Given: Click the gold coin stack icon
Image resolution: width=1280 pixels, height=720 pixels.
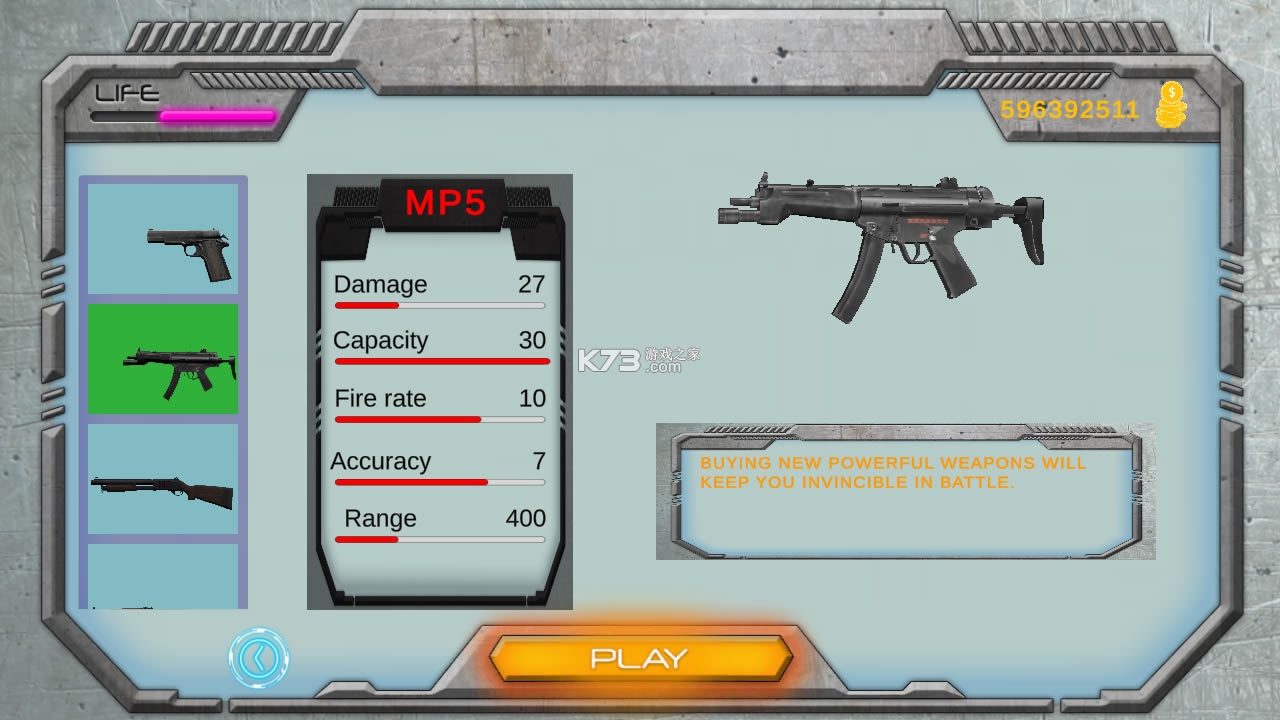Looking at the screenshot, I should point(1170,106).
